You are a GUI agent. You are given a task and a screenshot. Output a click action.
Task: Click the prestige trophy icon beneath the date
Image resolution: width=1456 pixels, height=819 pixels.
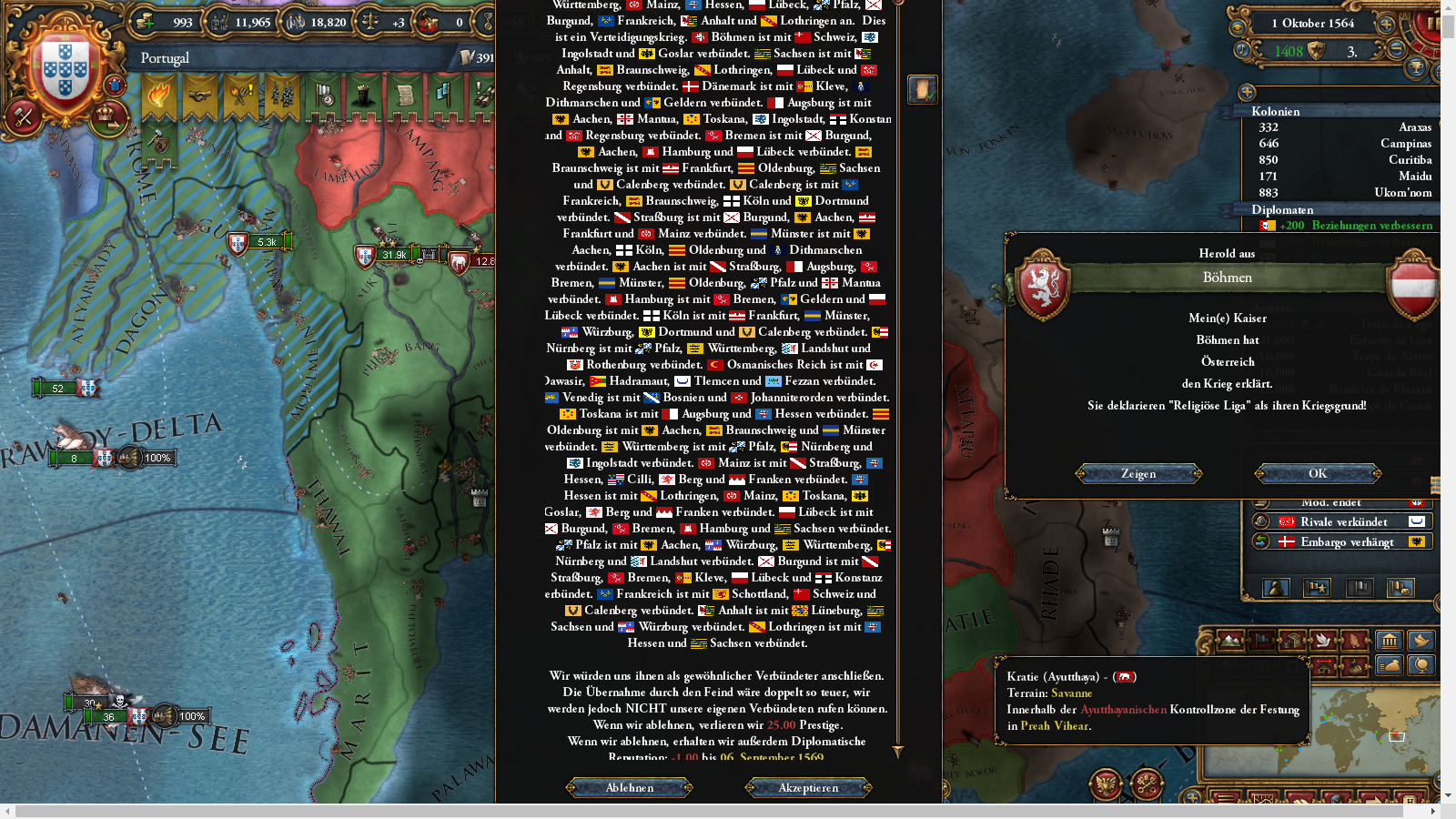point(1415,66)
